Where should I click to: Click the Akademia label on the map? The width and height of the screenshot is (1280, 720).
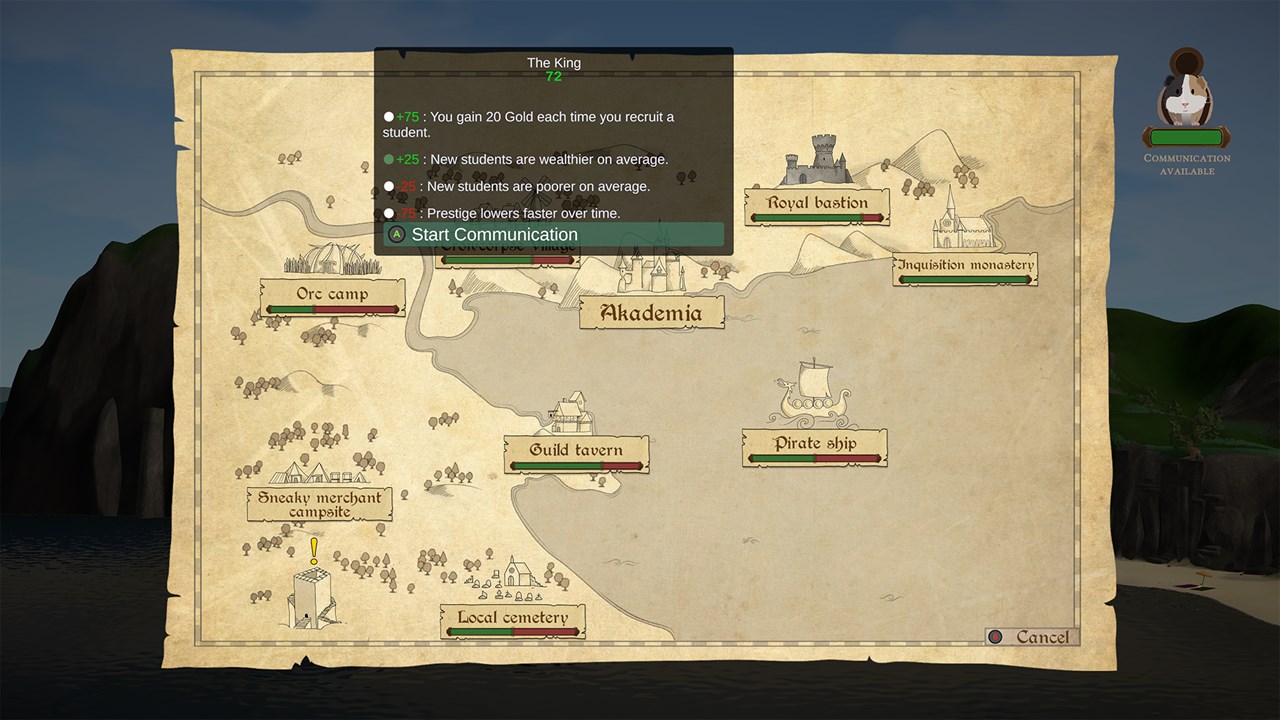650,313
